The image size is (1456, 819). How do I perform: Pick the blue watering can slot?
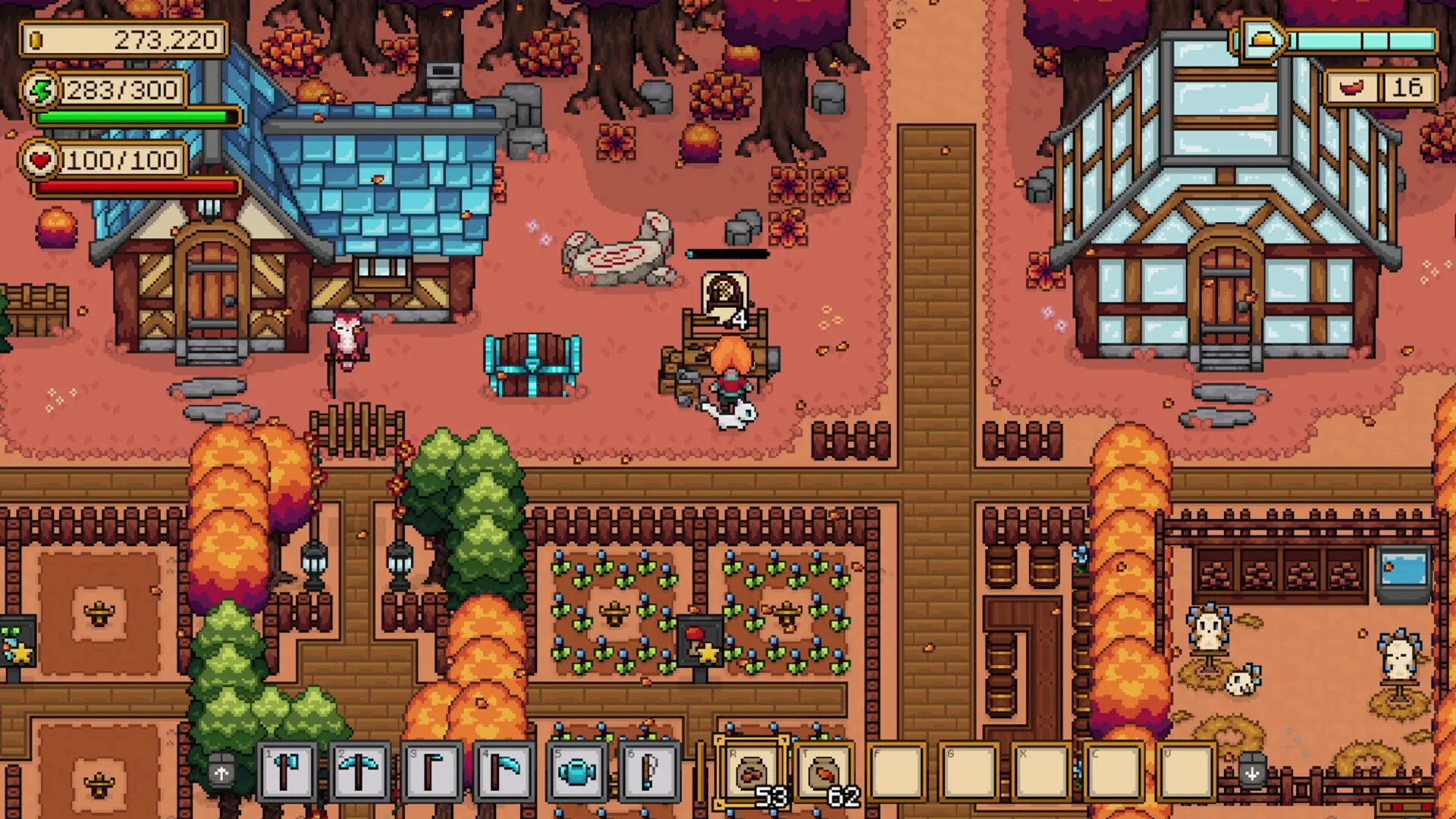tap(576, 773)
